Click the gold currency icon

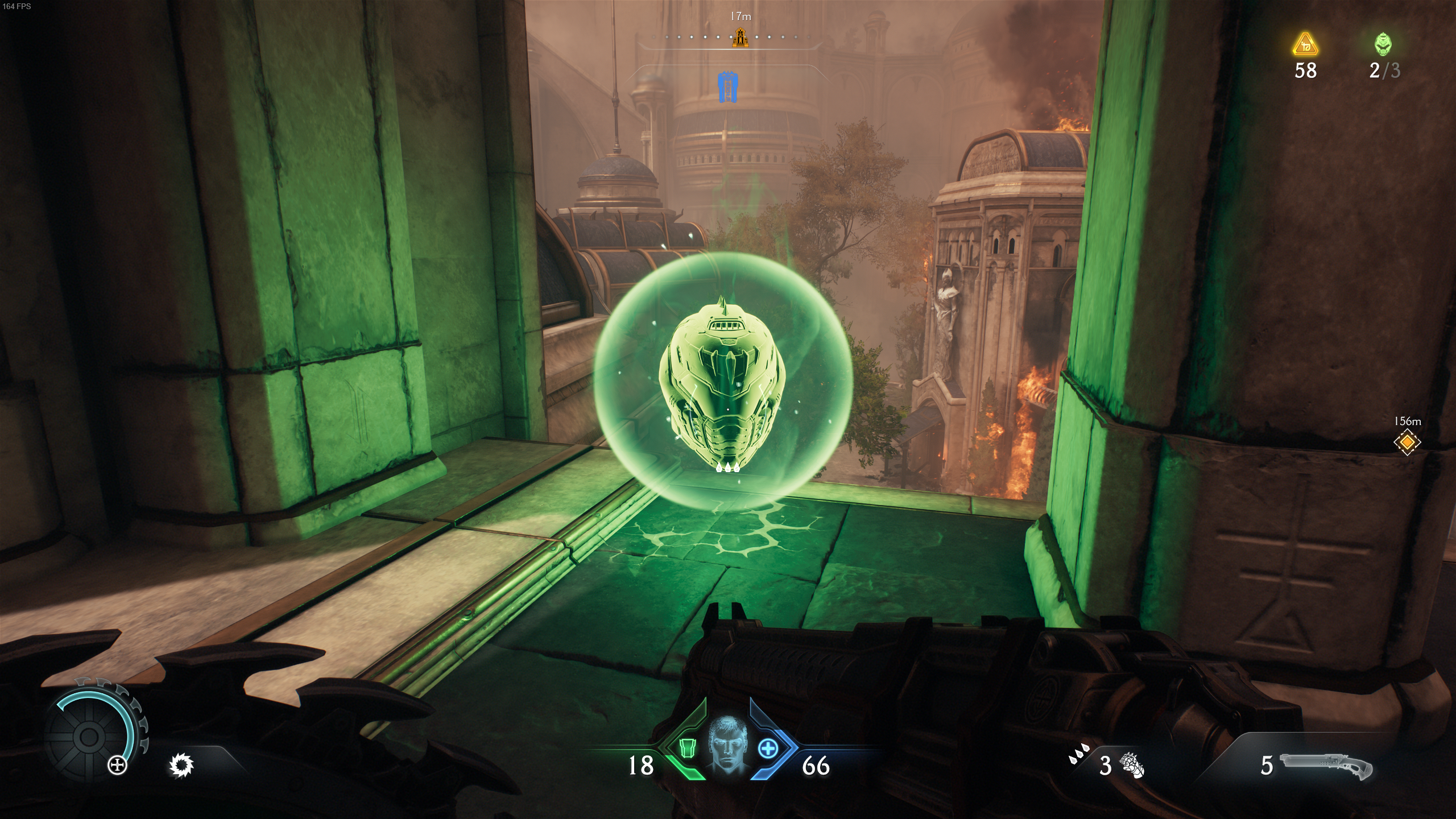[1305, 45]
